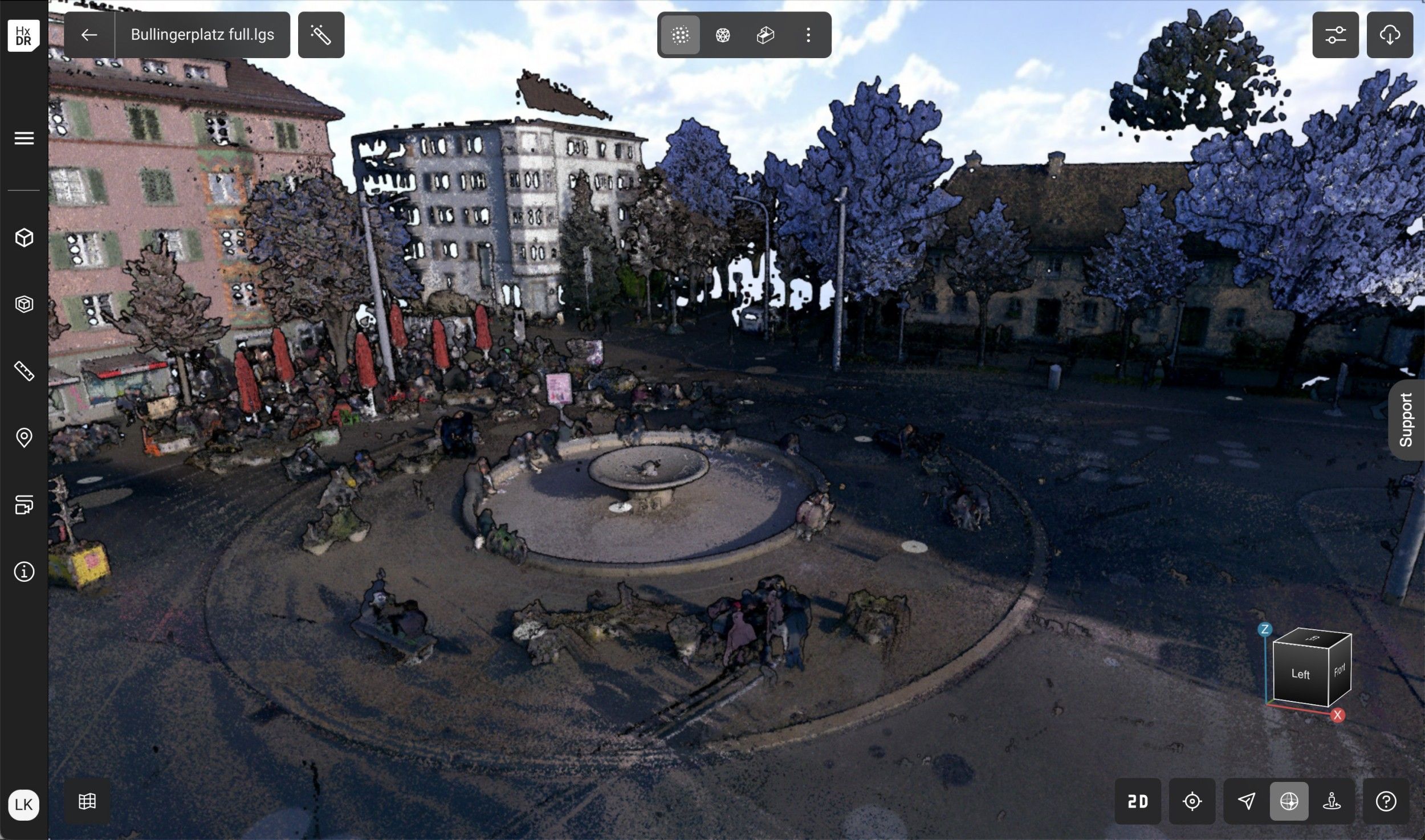This screenshot has height=840, width=1425.
Task: Click the HxDR logo
Action: click(x=23, y=35)
